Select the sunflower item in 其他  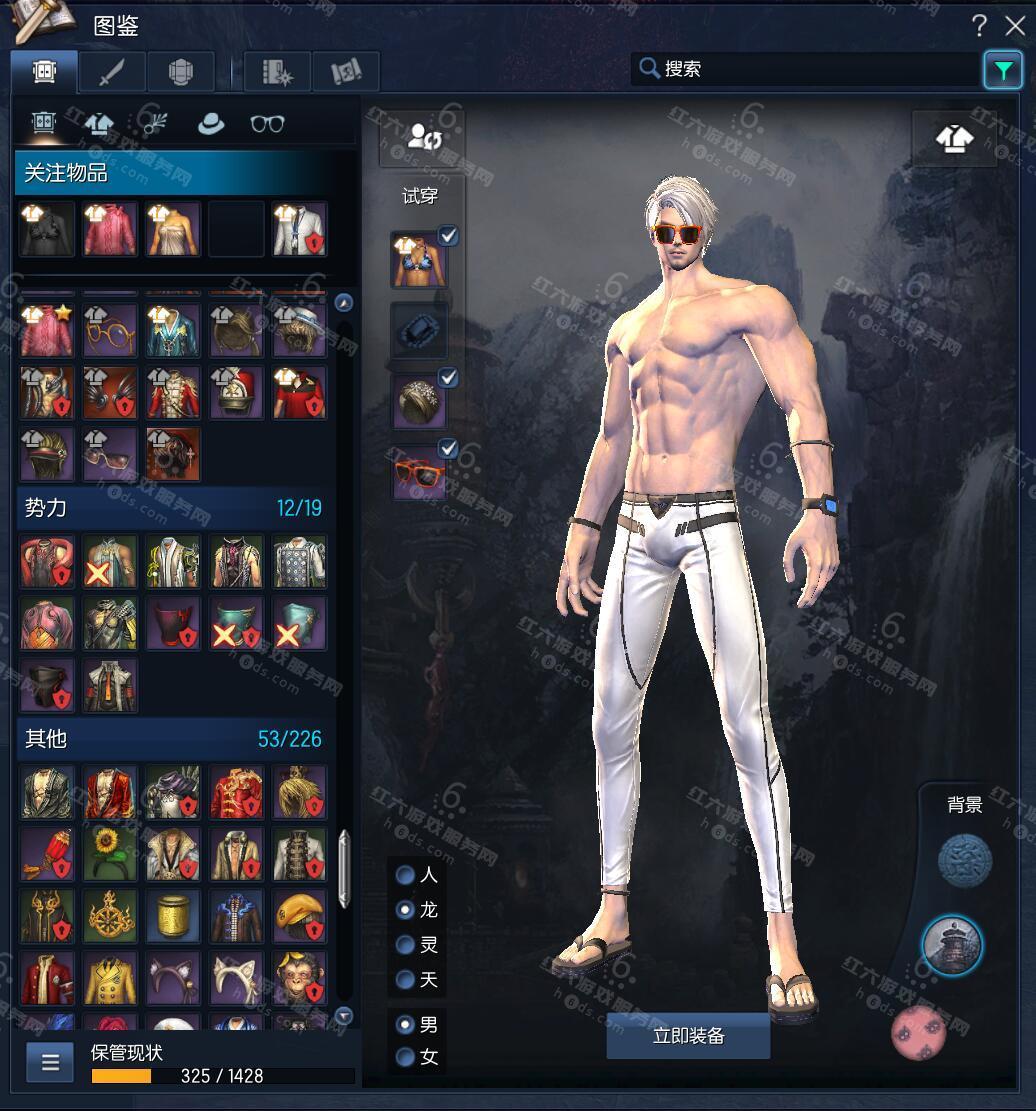(x=109, y=853)
